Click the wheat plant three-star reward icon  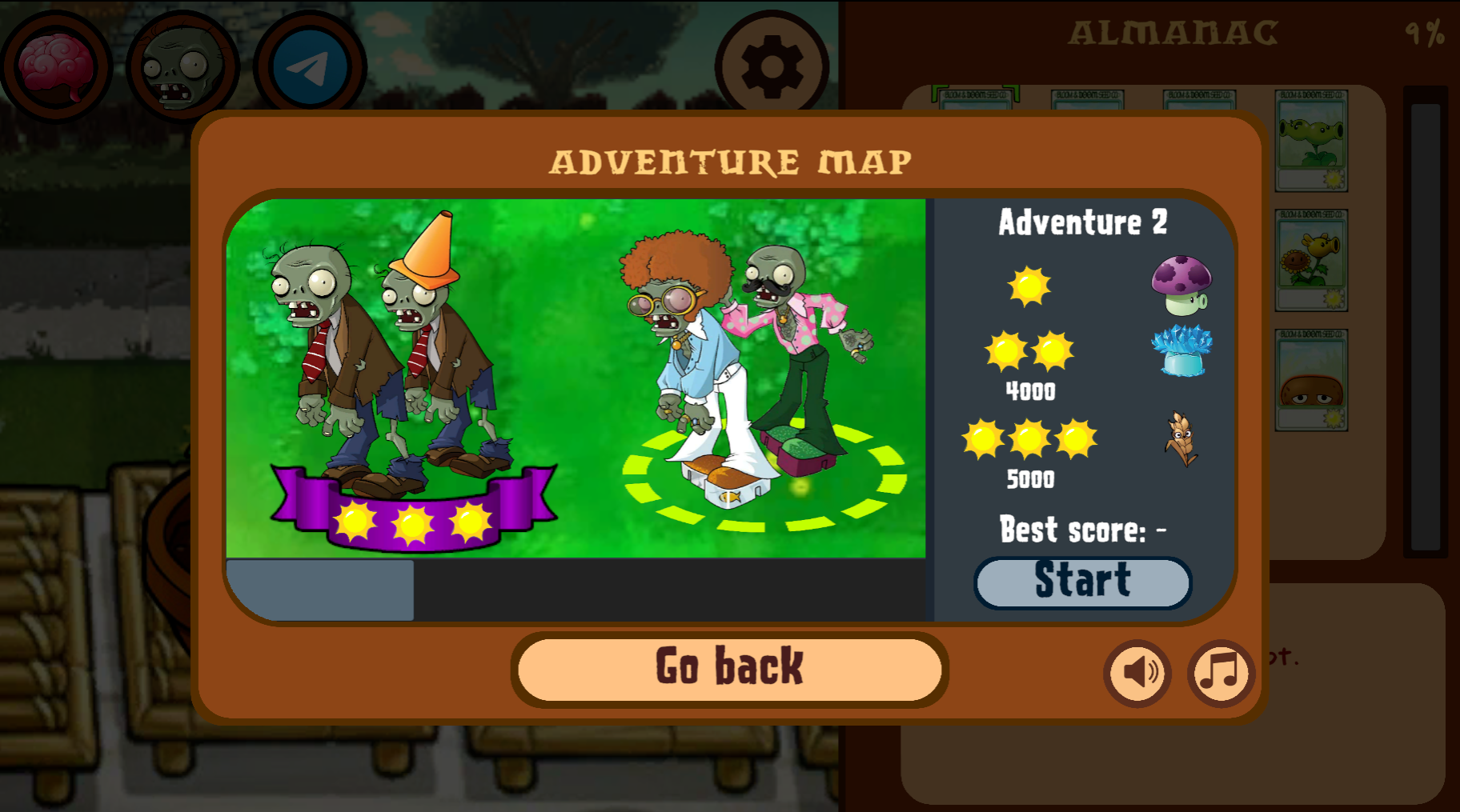point(1182,440)
